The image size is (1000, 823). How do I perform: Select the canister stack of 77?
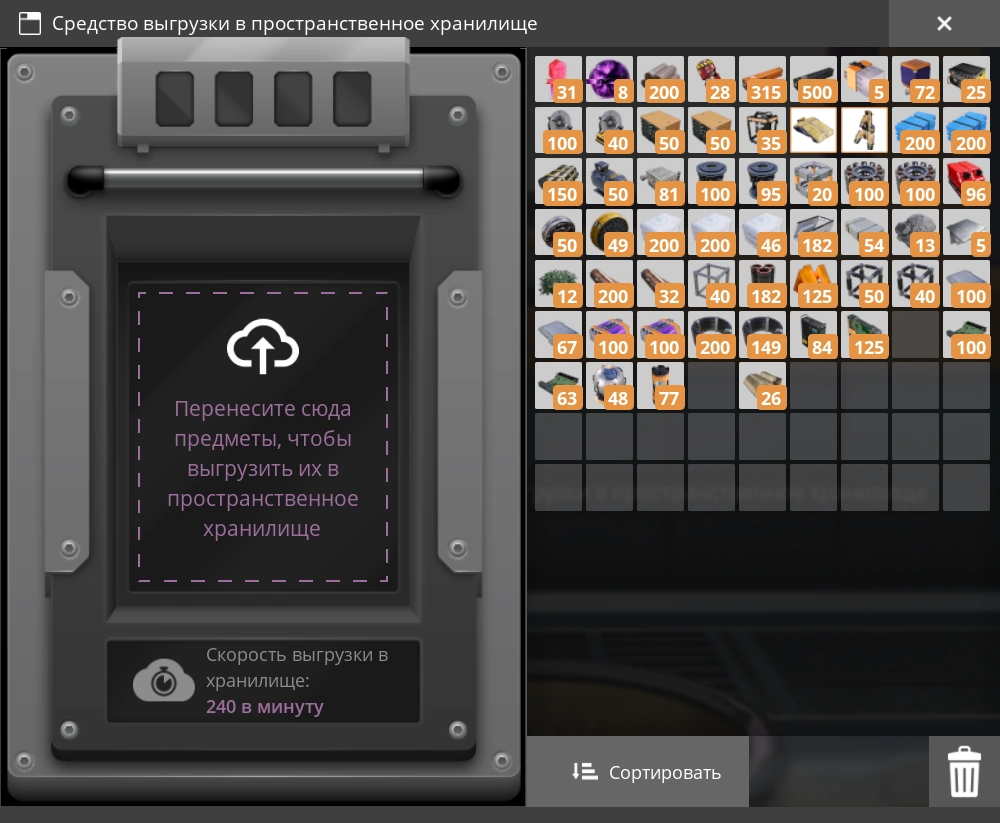point(660,386)
